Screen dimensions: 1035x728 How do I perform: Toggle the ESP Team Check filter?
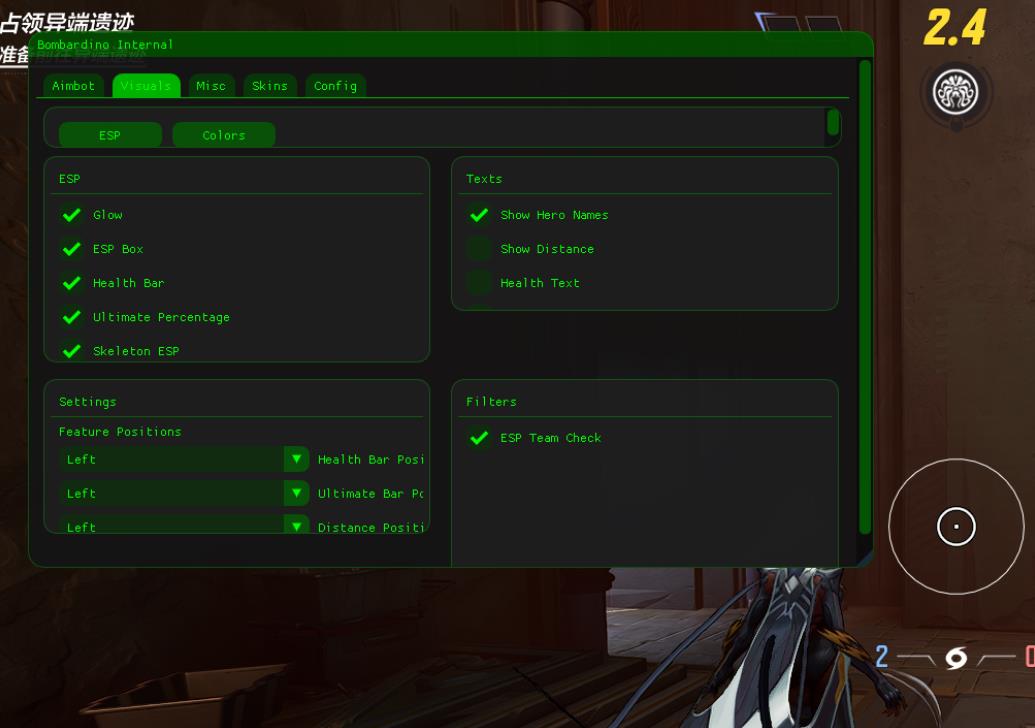tap(479, 438)
